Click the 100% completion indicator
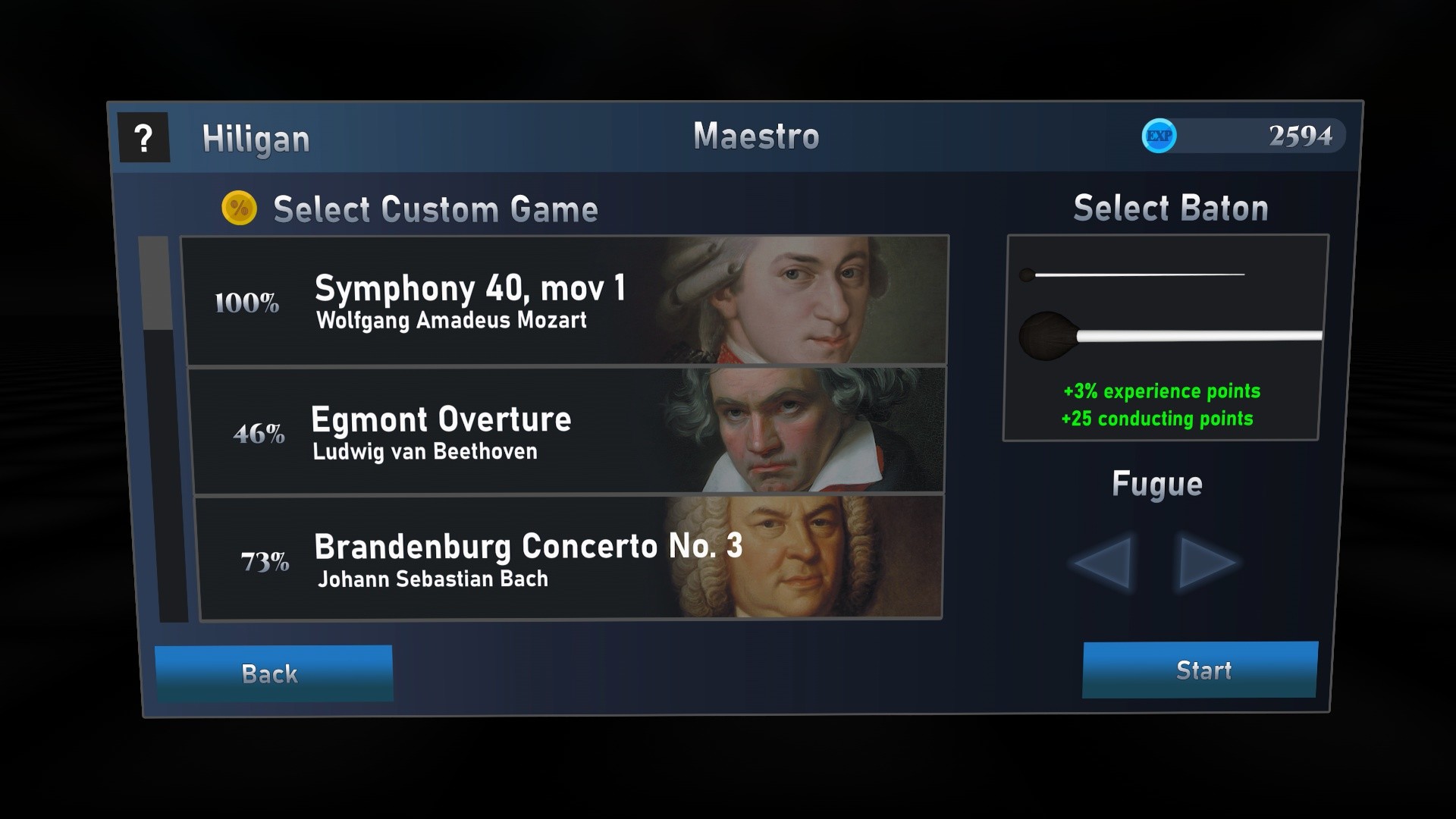 (246, 303)
